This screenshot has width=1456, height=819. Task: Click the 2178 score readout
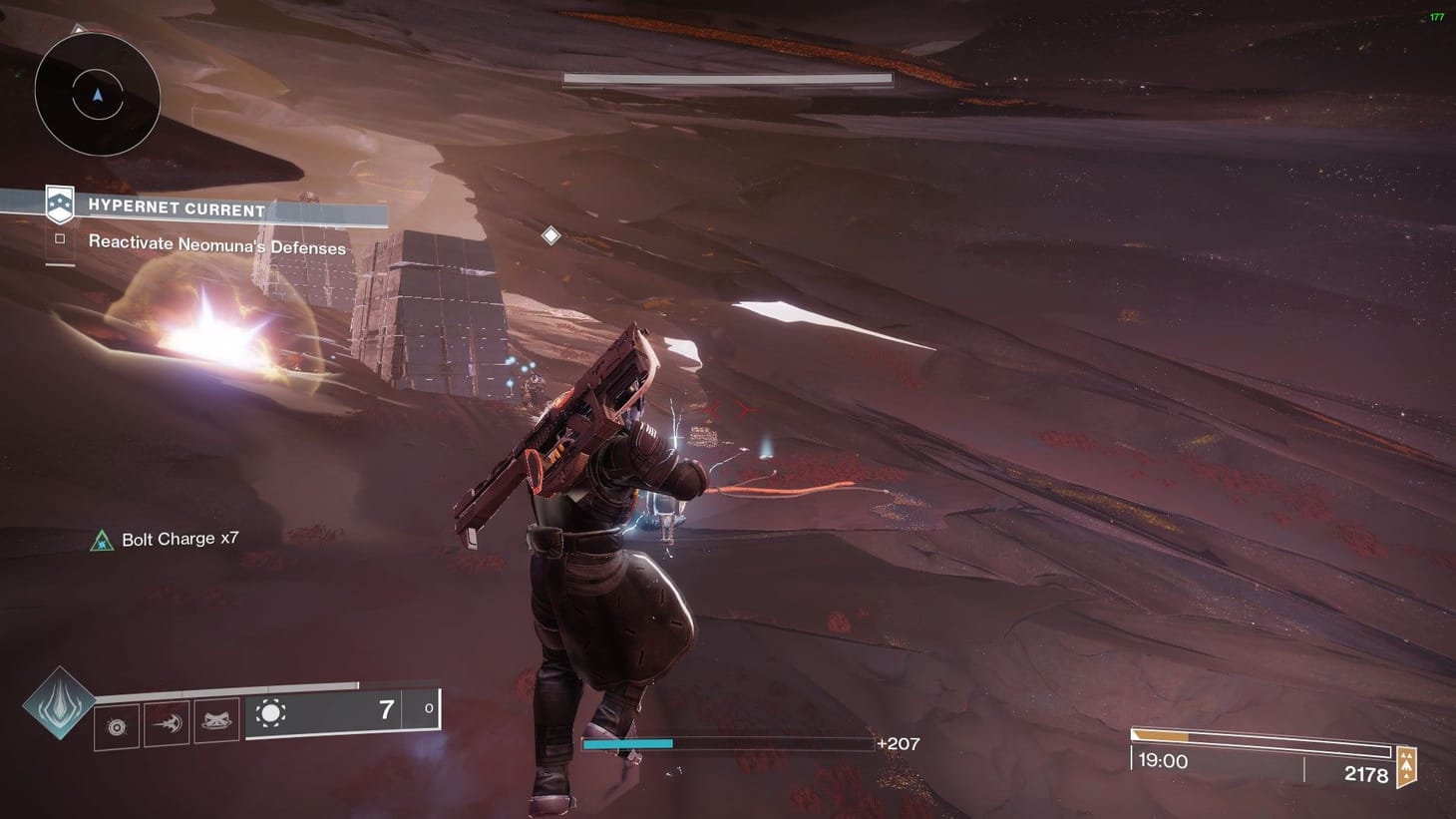(x=1367, y=775)
